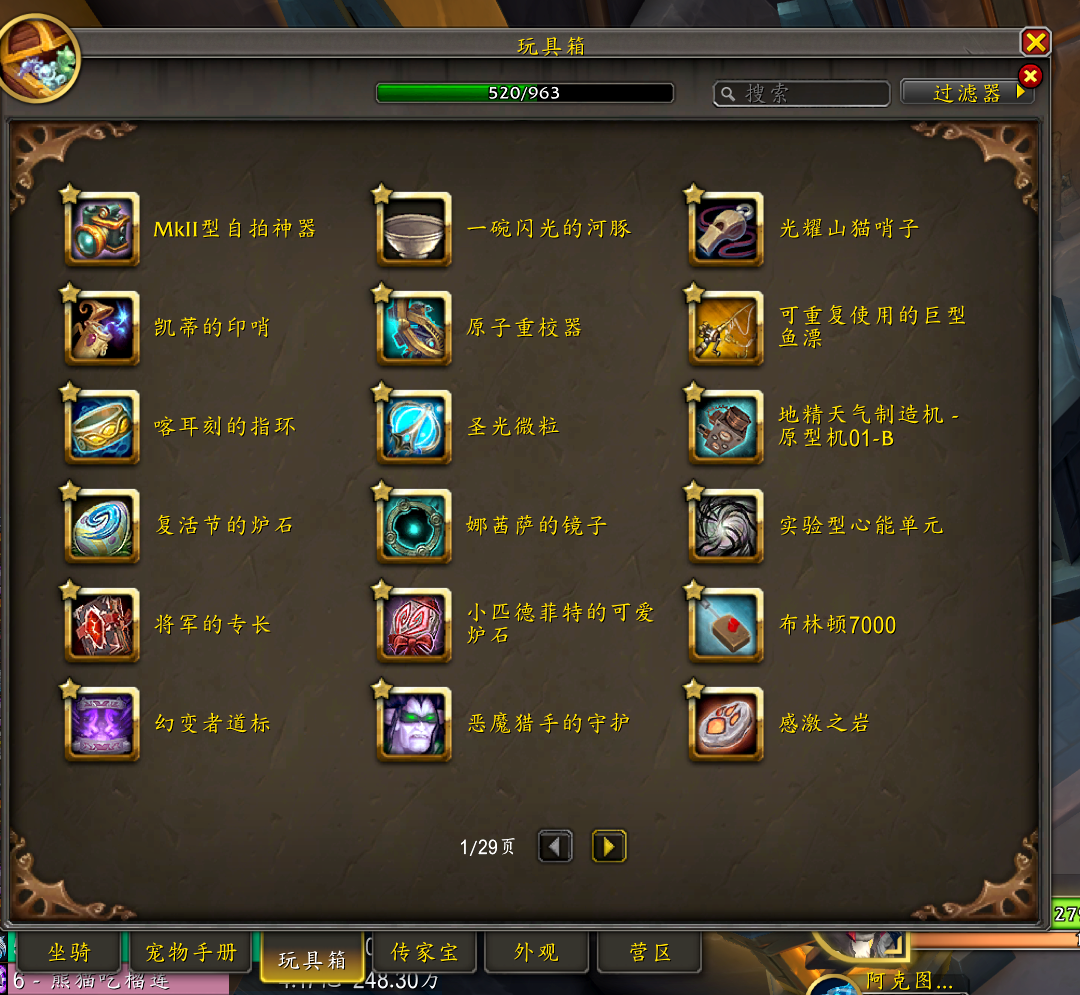Switch to the 传家宝 tab
The image size is (1080, 995).
pos(424,952)
